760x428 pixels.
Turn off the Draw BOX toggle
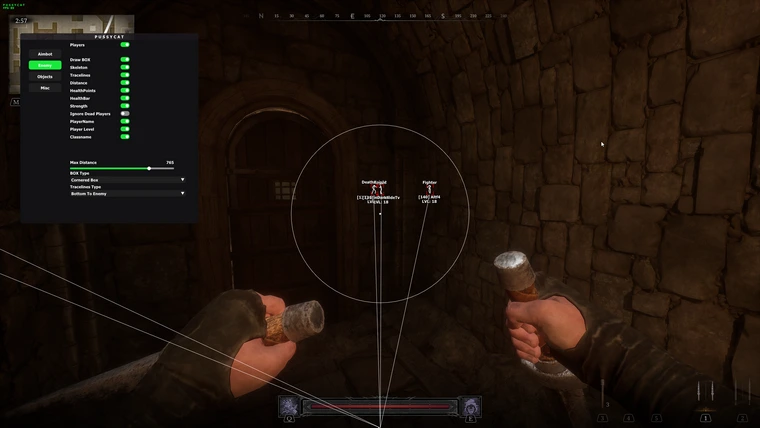125,60
